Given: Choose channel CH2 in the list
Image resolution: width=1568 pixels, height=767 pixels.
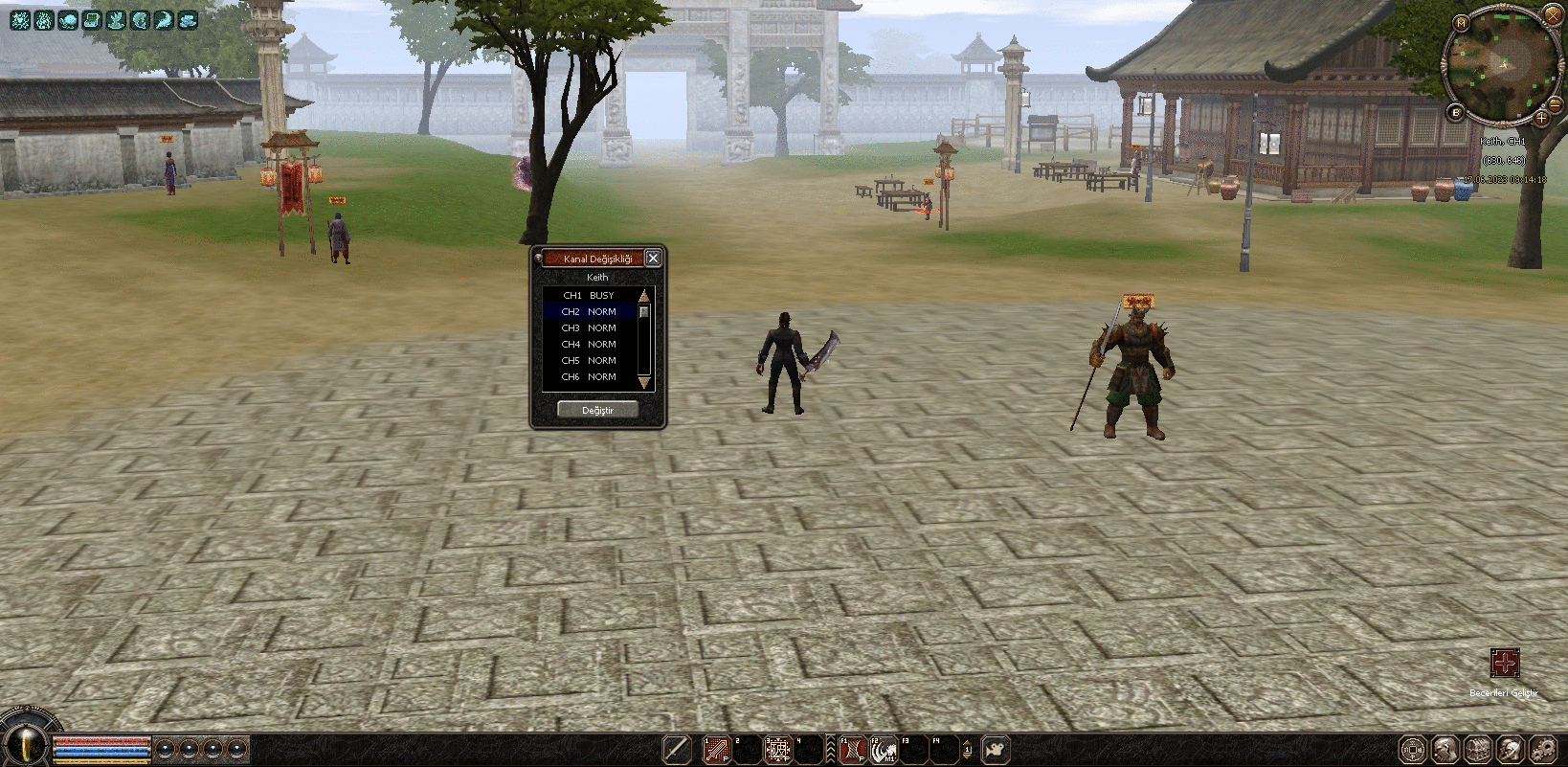Looking at the screenshot, I should click(589, 312).
